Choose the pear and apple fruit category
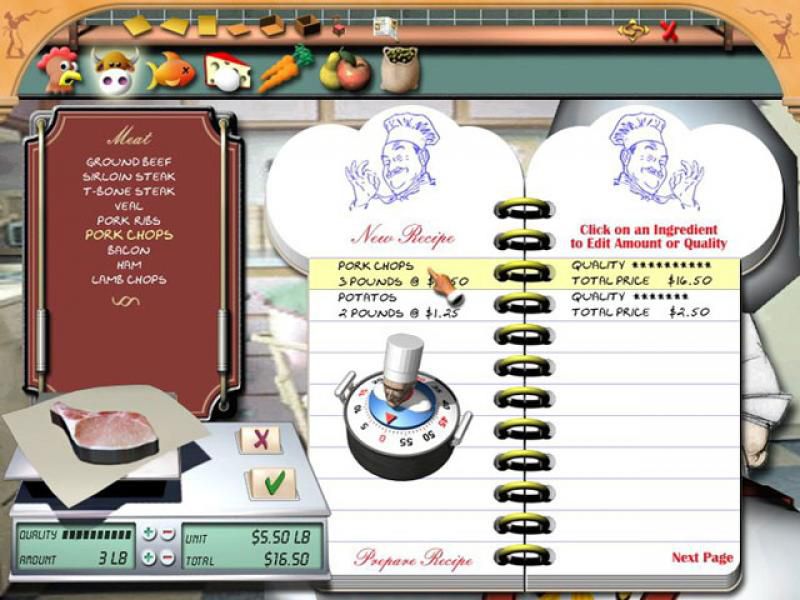800x600 pixels. coord(342,70)
